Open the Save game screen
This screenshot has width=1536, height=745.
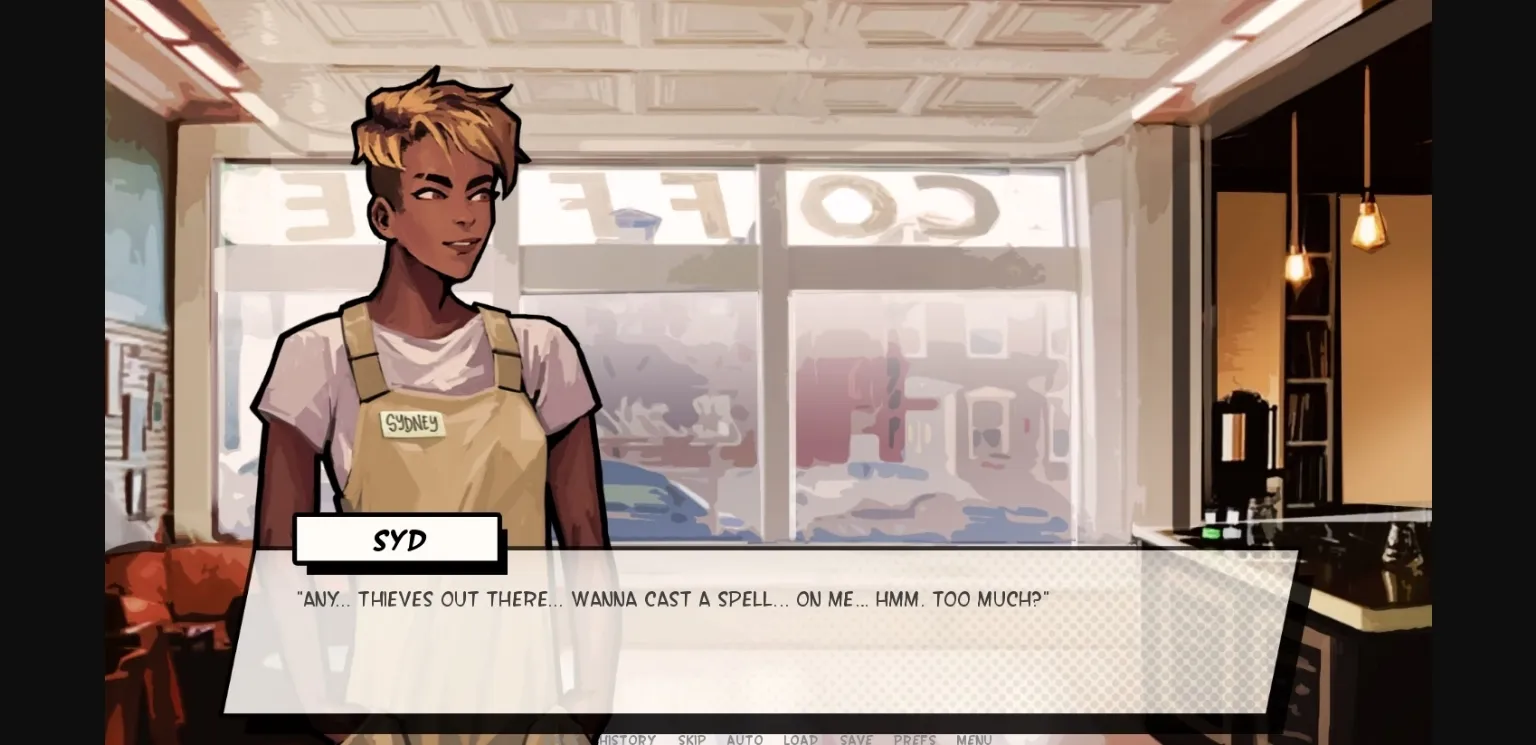[856, 740]
